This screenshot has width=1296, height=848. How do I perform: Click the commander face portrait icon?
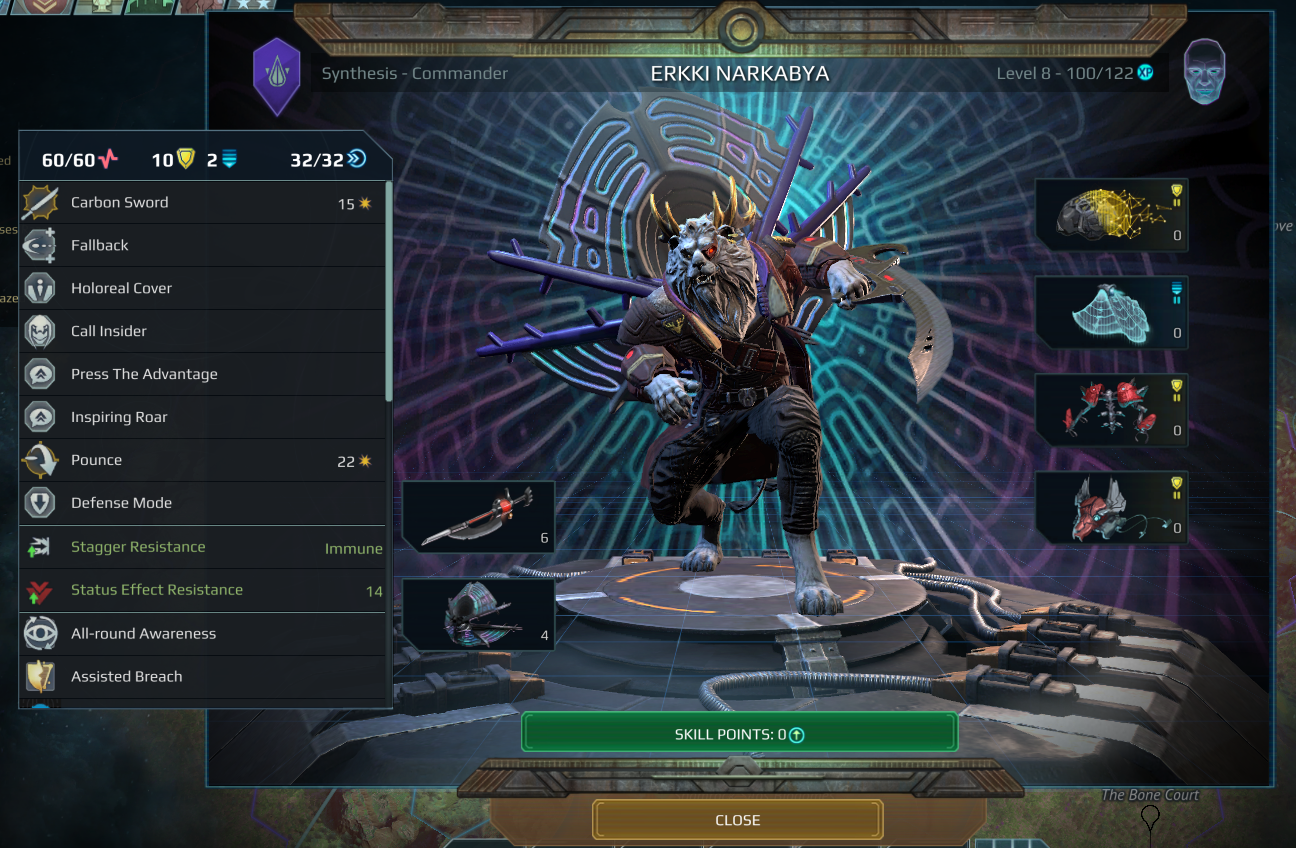click(1204, 73)
